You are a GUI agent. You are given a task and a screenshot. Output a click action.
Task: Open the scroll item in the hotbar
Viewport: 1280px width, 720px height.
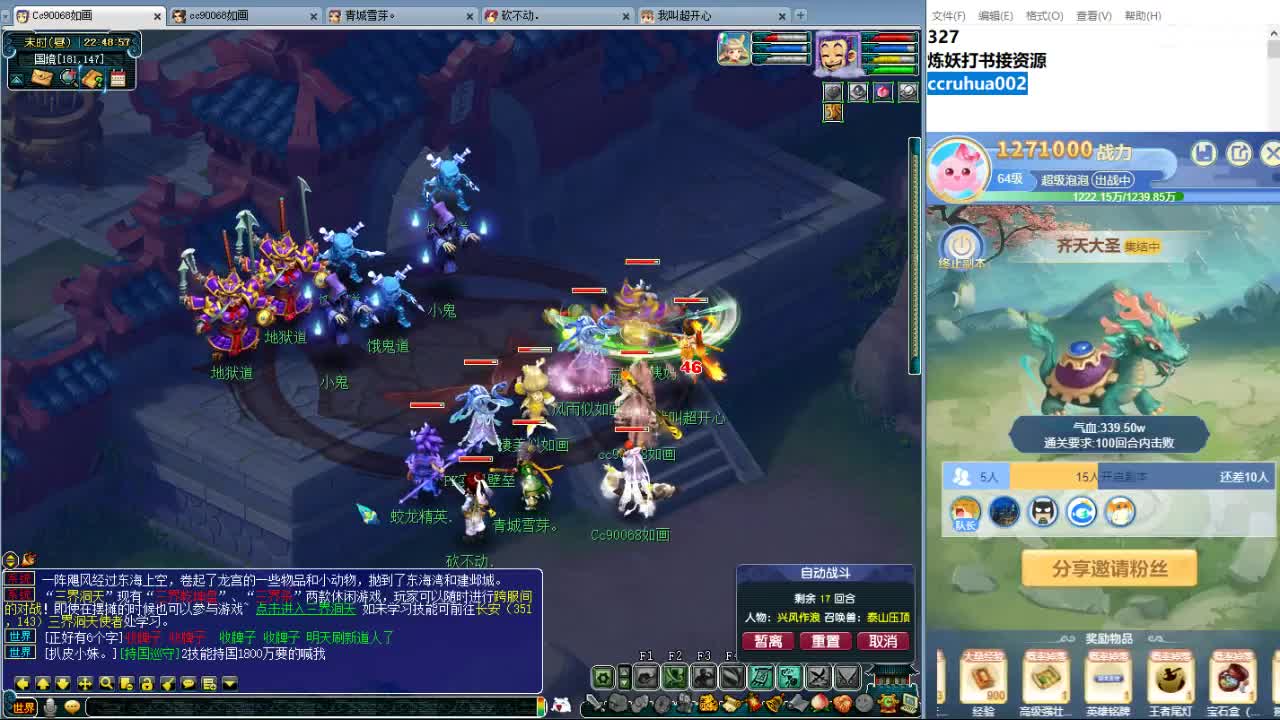click(731, 704)
